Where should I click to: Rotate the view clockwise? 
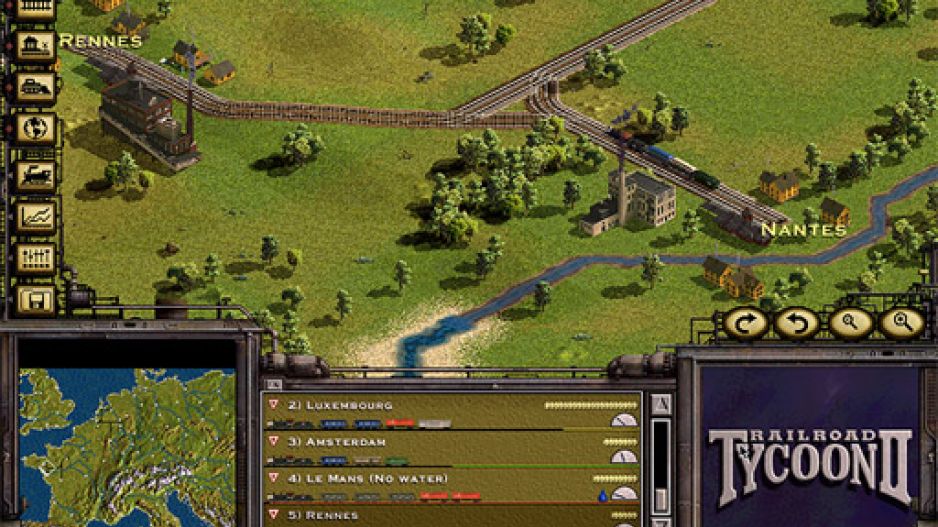(744, 323)
